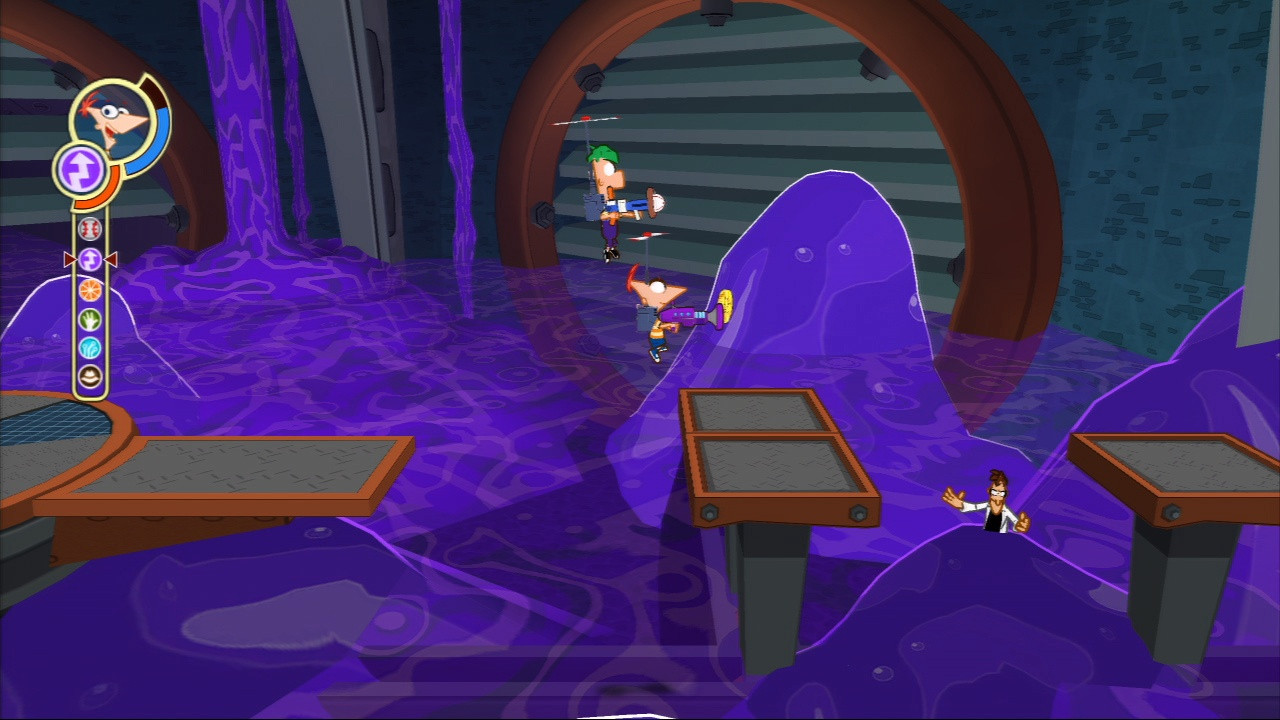Select the purple arrows gadget icon
Image resolution: width=1280 pixels, height=720 pixels.
click(x=88, y=258)
